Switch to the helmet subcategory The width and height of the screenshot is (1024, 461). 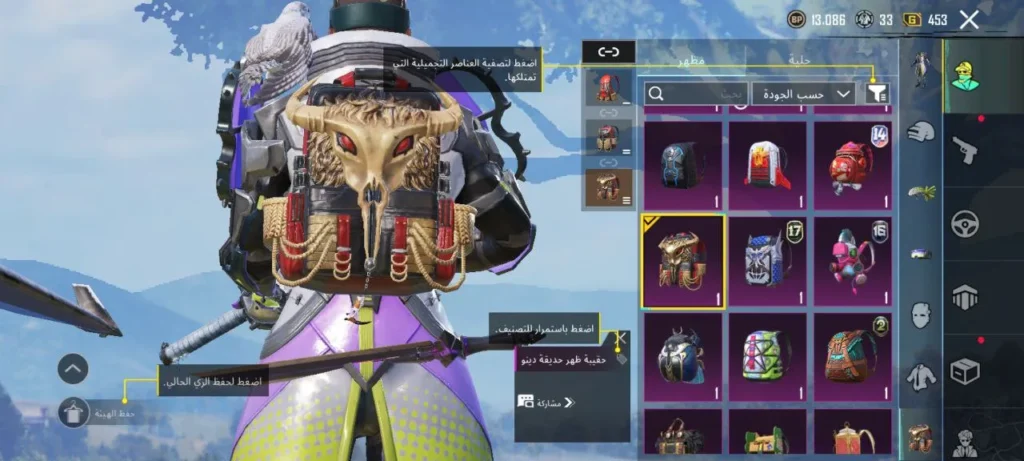click(x=920, y=130)
